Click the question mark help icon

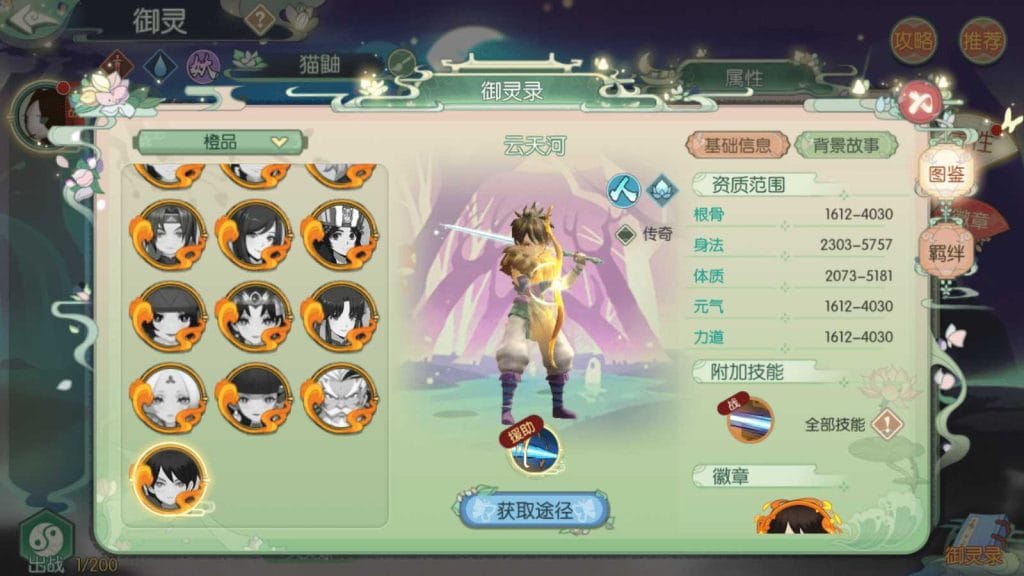[x=260, y=19]
